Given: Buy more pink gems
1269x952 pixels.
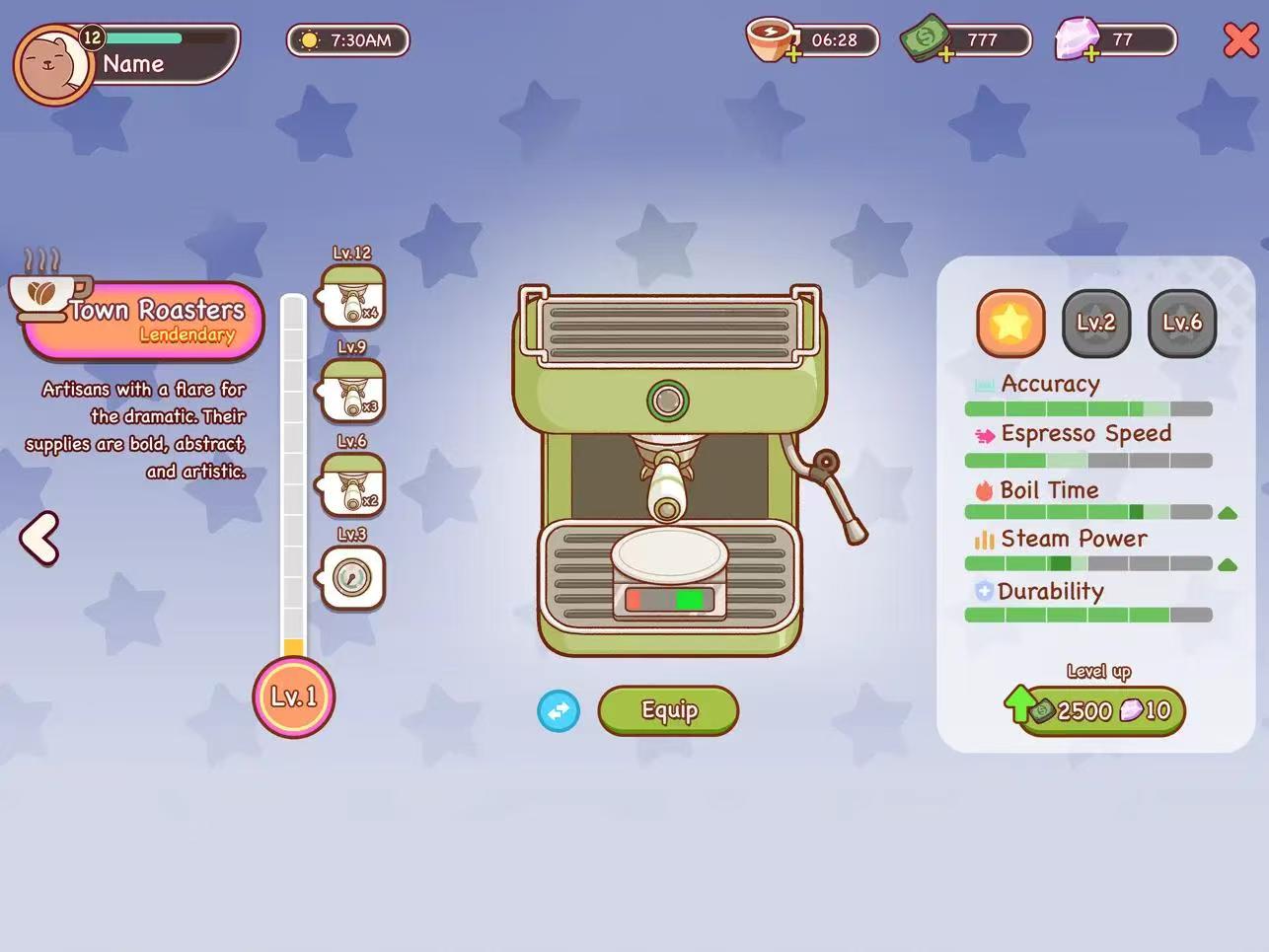Looking at the screenshot, I should [x=1090, y=56].
